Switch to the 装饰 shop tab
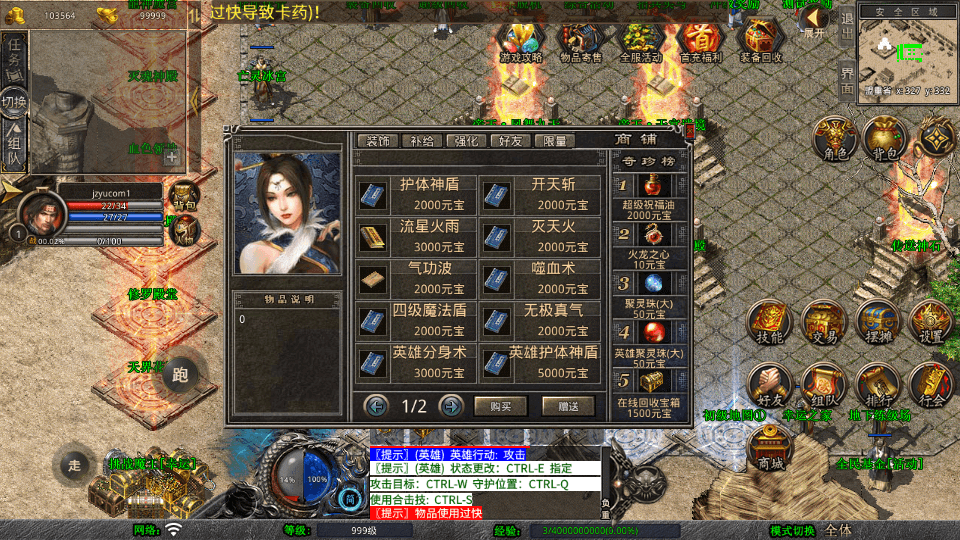The height and width of the screenshot is (540, 960). [x=378, y=141]
